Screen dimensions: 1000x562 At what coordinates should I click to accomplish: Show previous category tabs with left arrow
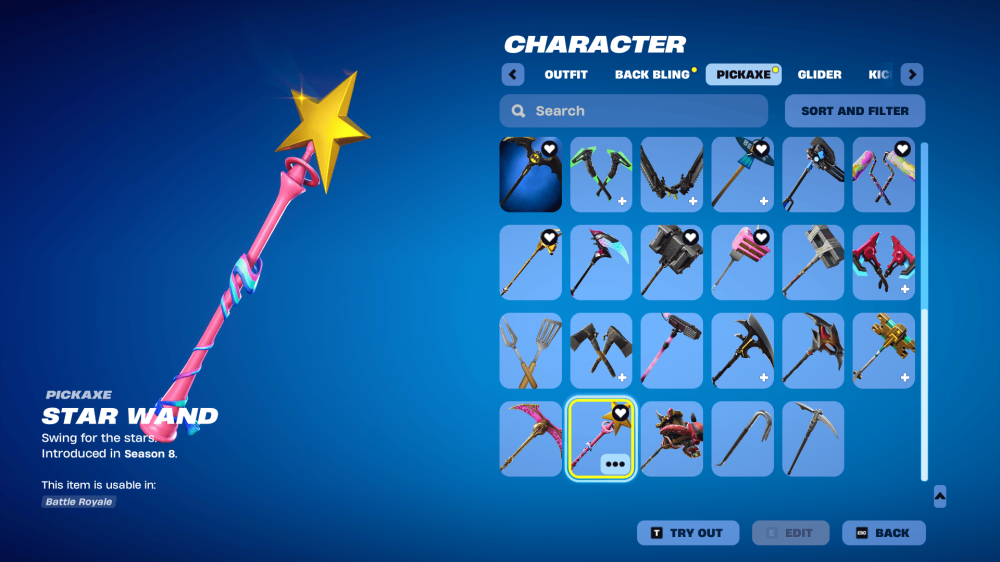point(513,75)
